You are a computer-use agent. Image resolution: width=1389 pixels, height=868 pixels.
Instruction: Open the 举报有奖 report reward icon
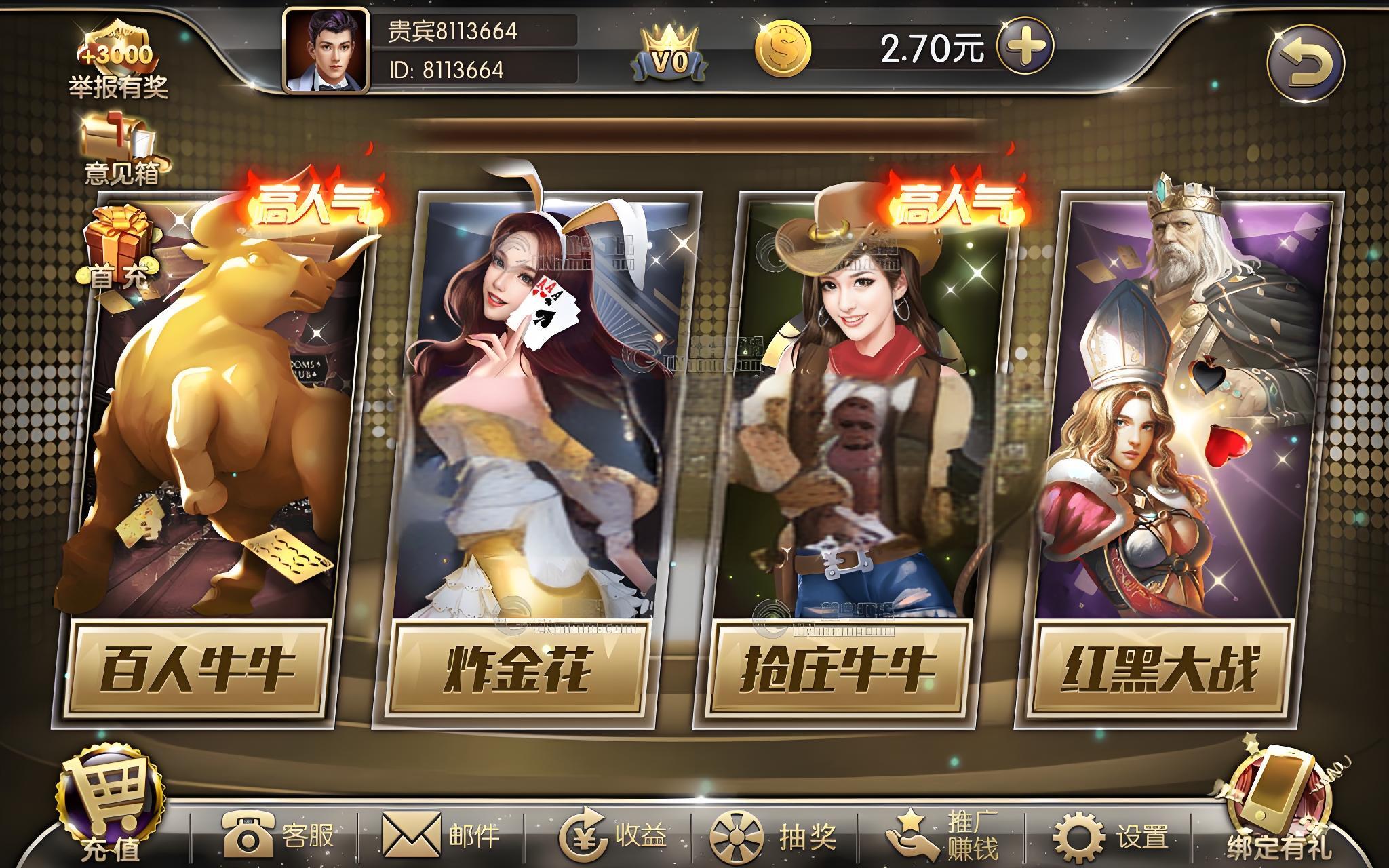[x=117, y=61]
